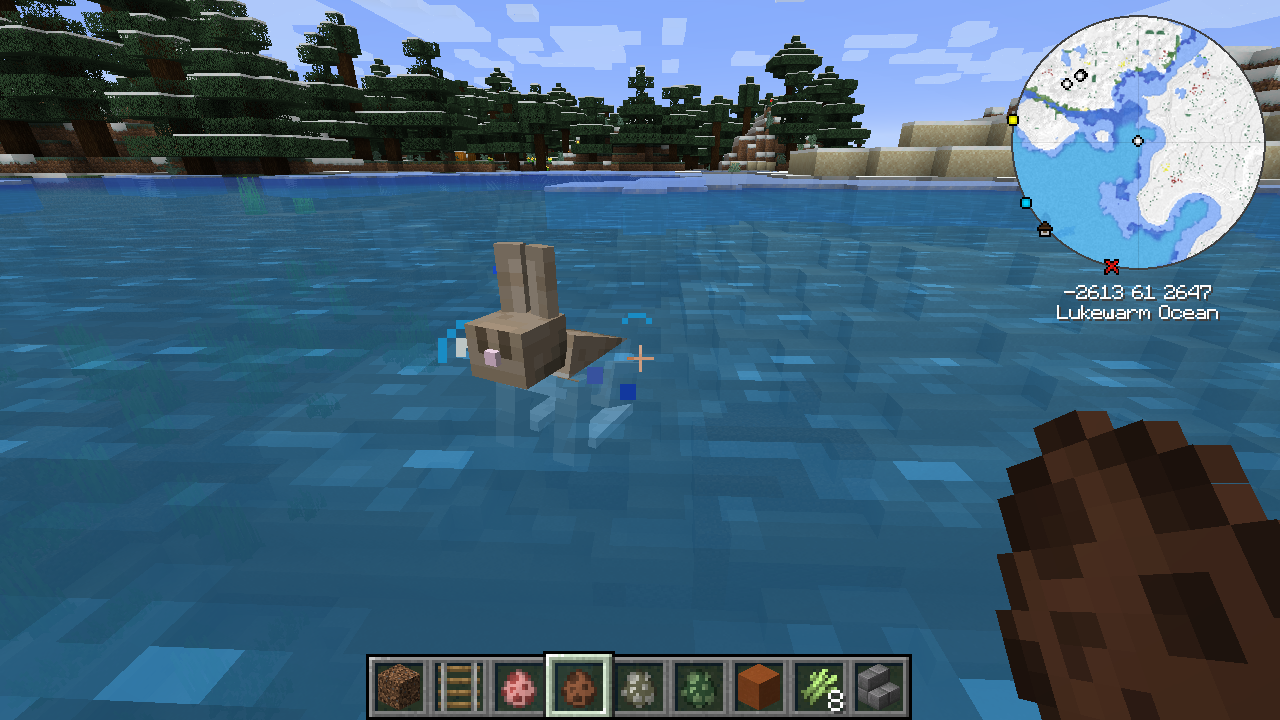
Task: Select the stone brick stairs slot
Action: pos(878,687)
